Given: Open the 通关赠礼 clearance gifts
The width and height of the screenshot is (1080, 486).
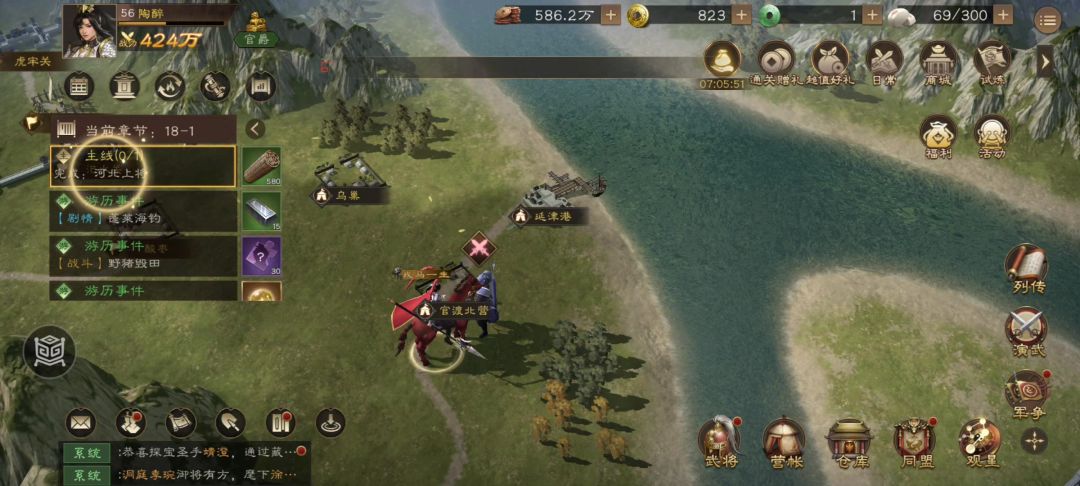Looking at the screenshot, I should (776, 63).
